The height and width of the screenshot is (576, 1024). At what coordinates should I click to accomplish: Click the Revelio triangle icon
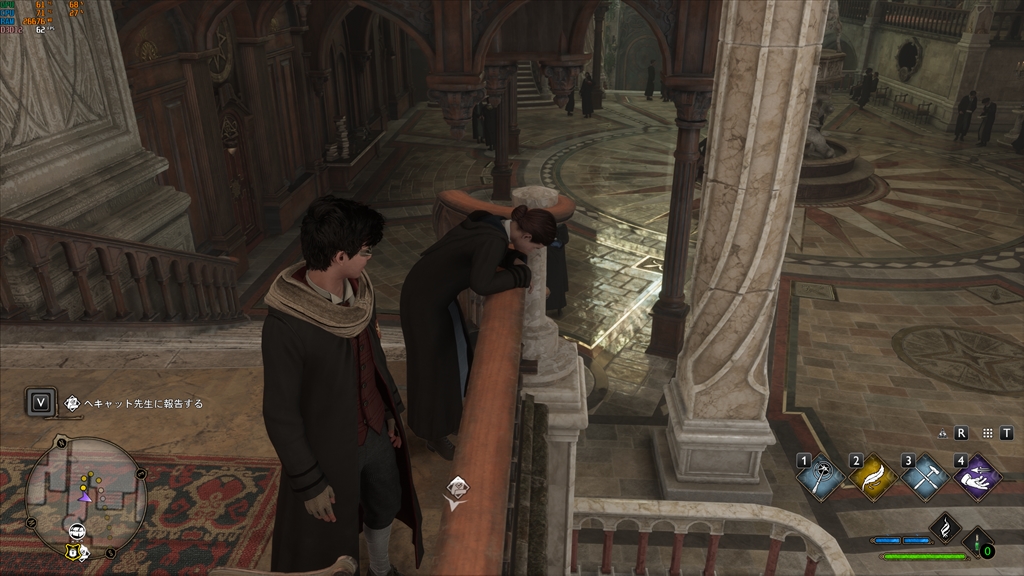tap(944, 433)
